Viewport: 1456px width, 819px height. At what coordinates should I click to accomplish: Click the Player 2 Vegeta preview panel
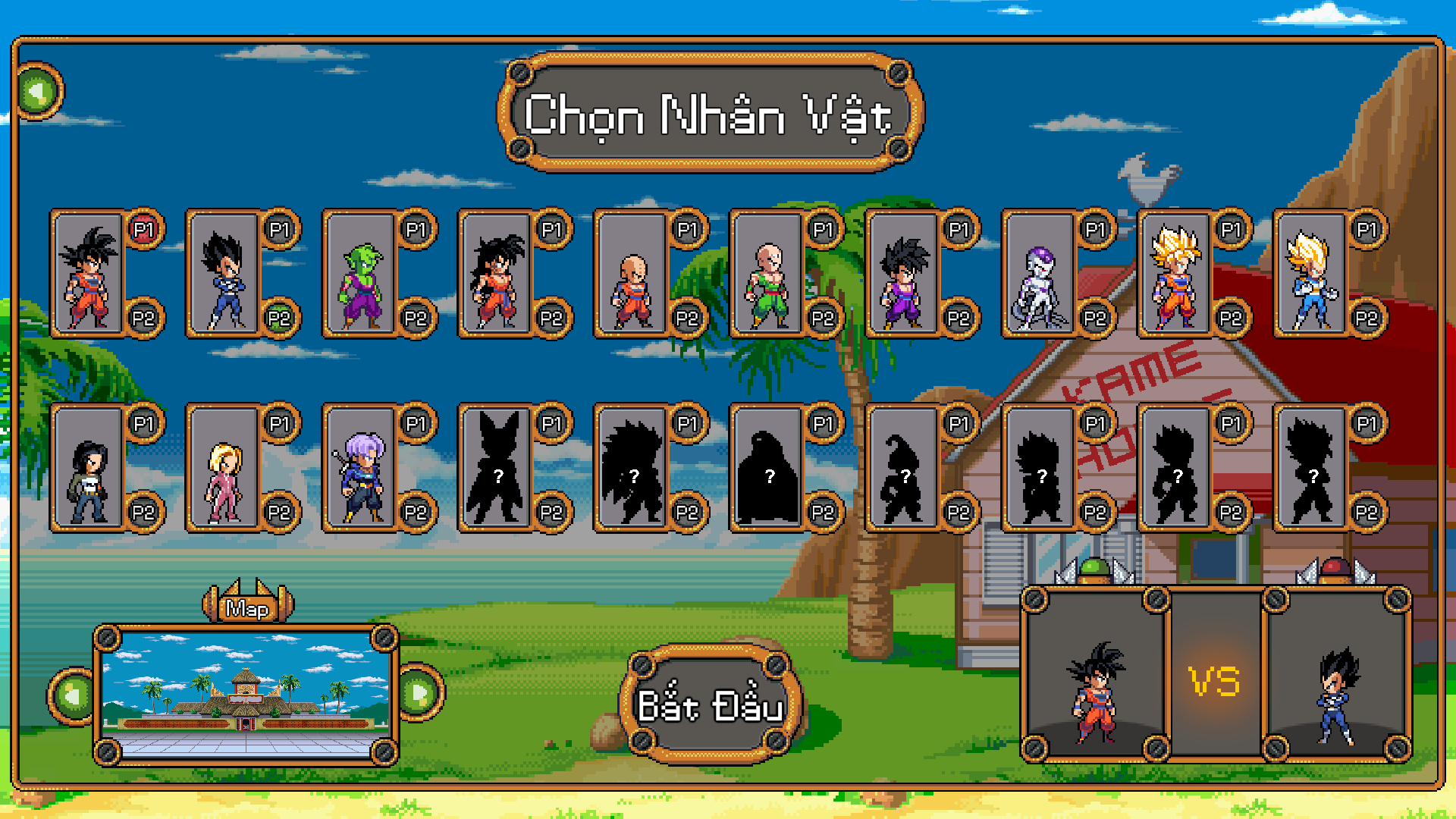(1336, 675)
